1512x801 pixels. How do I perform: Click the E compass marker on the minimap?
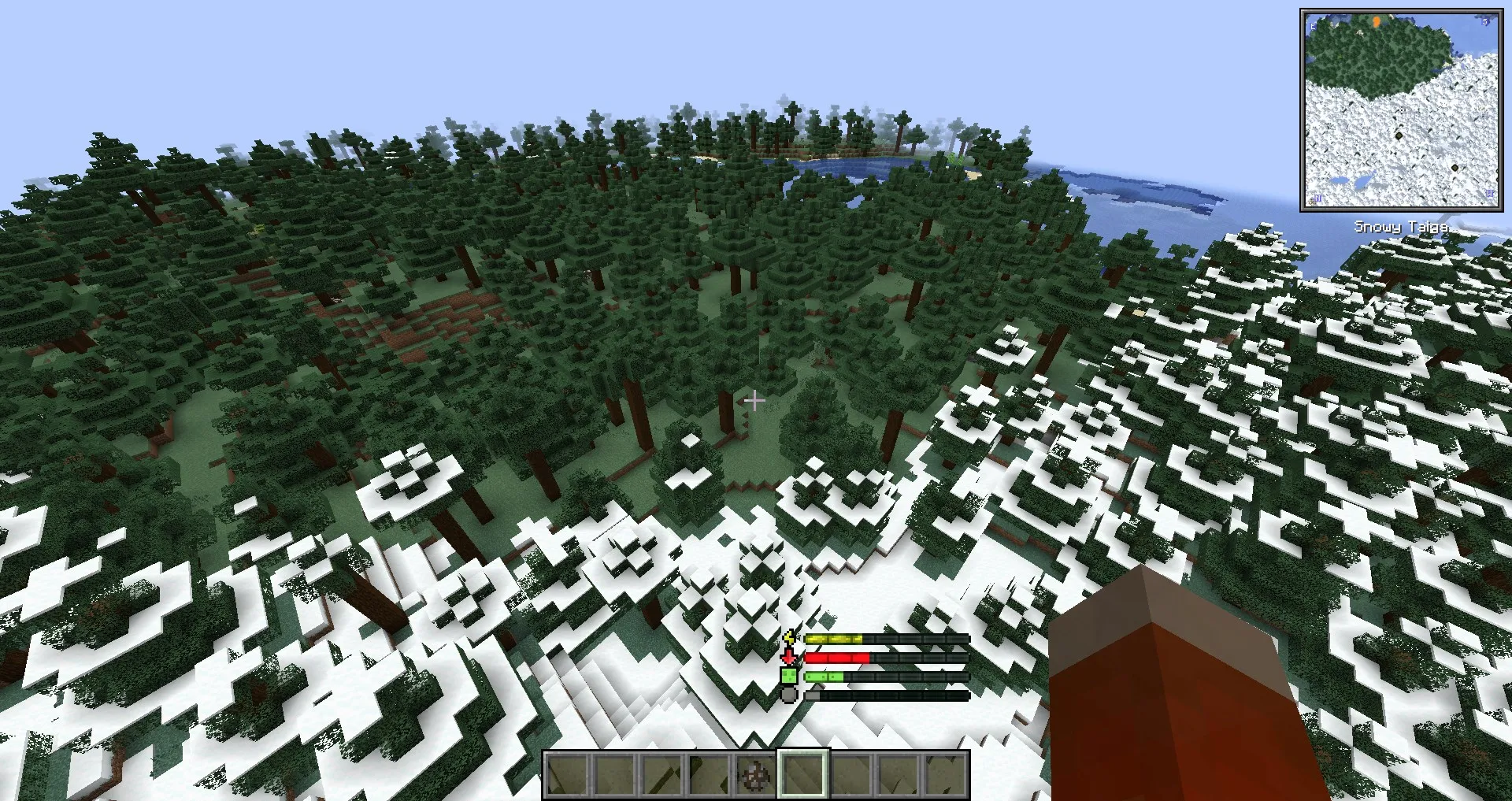pos(1313,26)
